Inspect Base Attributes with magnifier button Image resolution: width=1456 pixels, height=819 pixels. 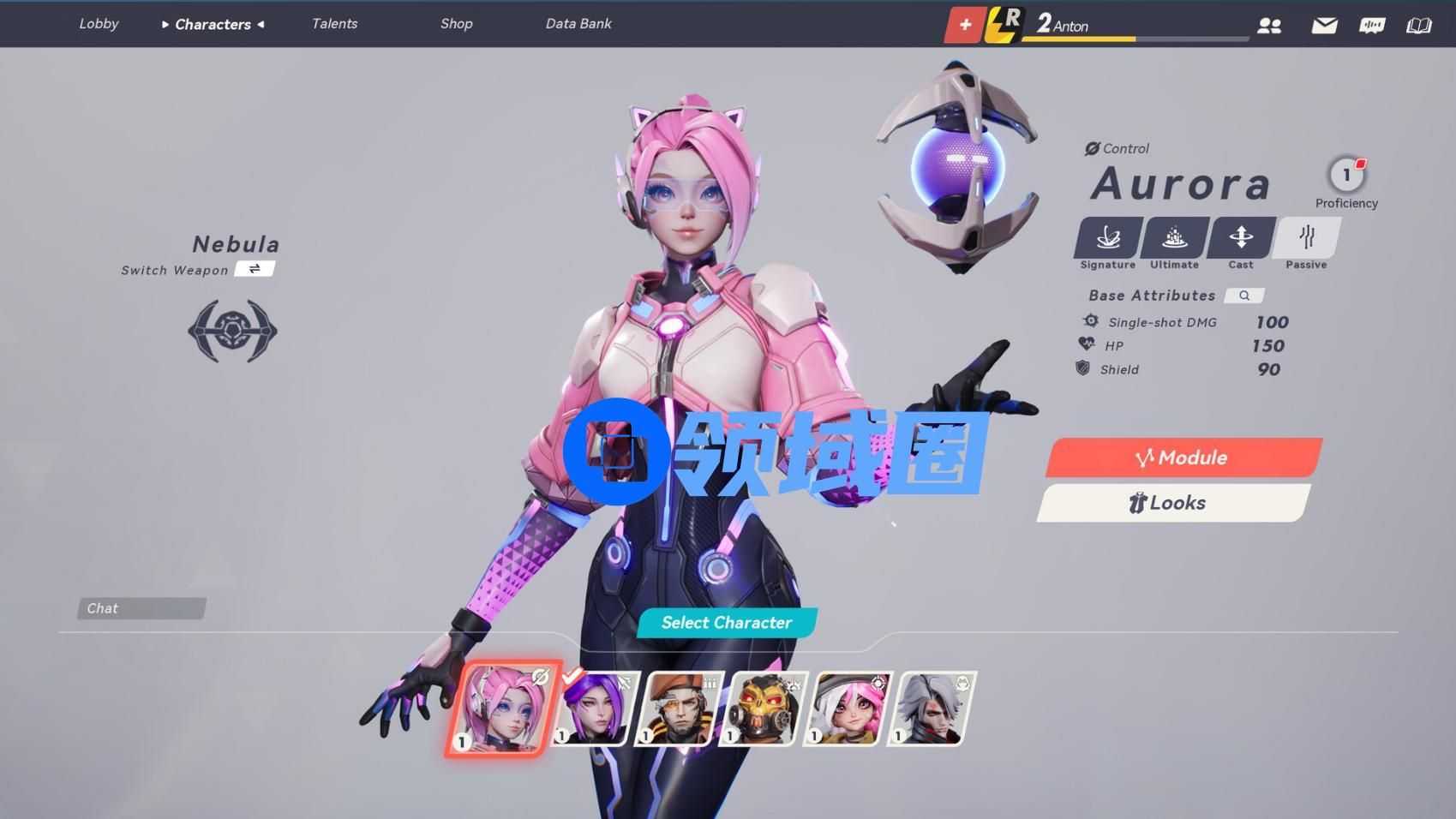click(1244, 296)
